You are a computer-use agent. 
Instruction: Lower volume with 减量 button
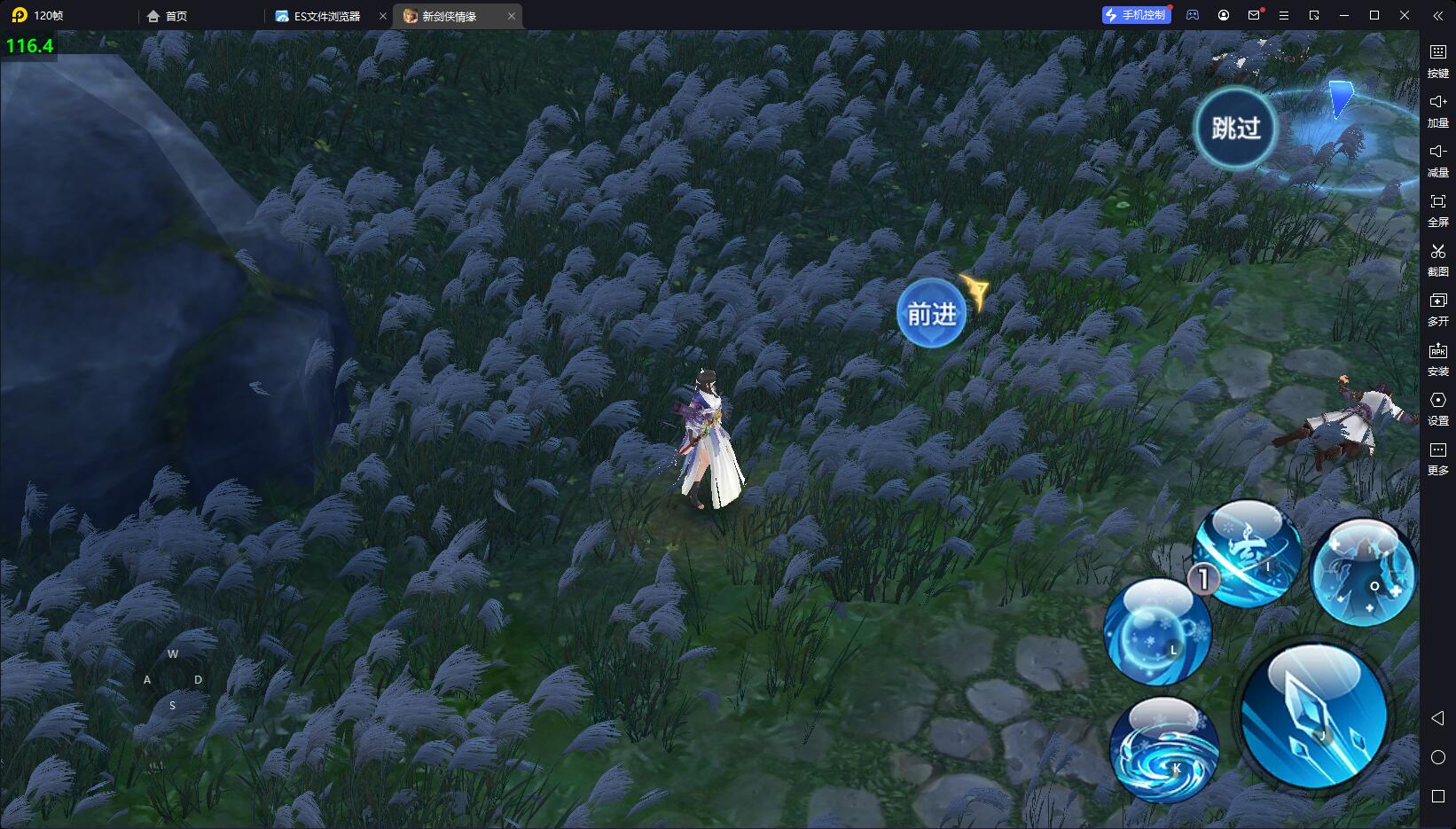(x=1437, y=160)
